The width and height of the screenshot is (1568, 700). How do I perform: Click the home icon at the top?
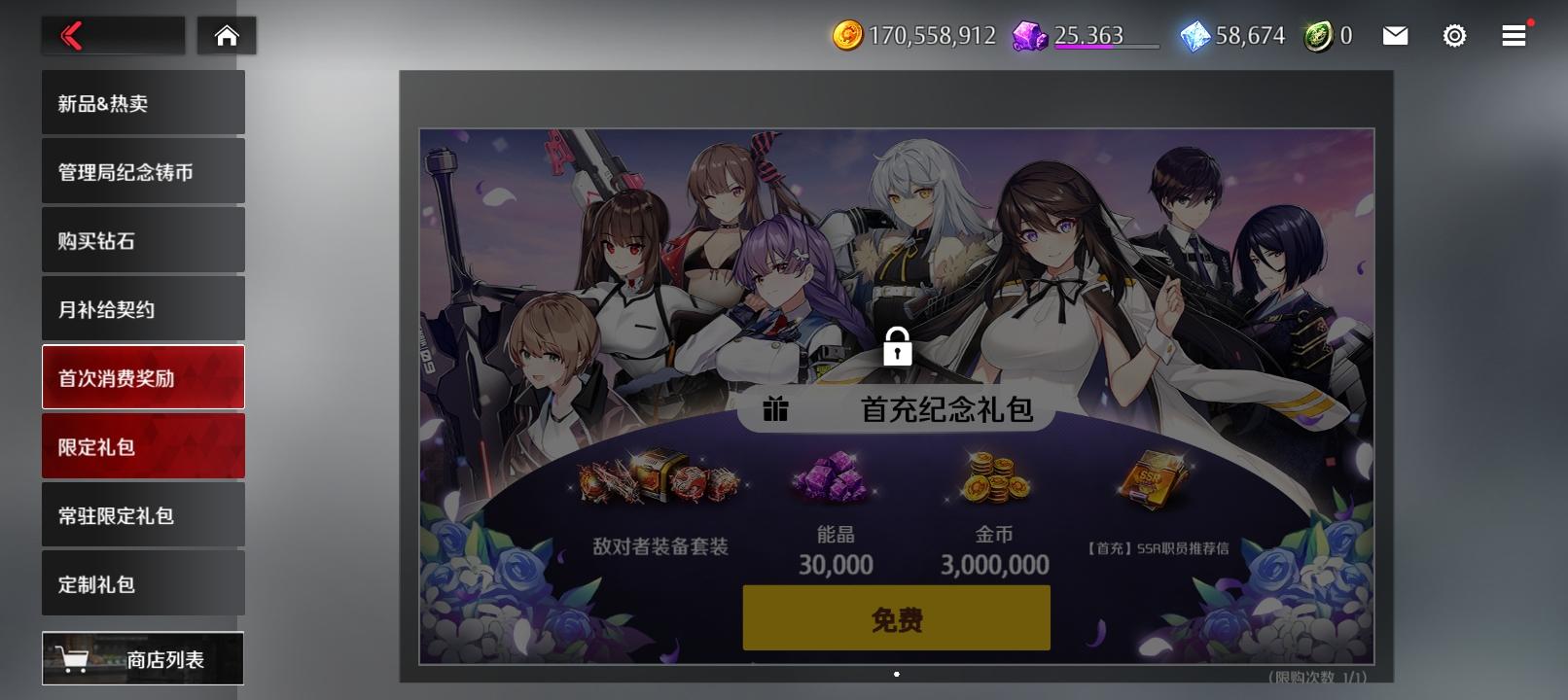(x=227, y=35)
